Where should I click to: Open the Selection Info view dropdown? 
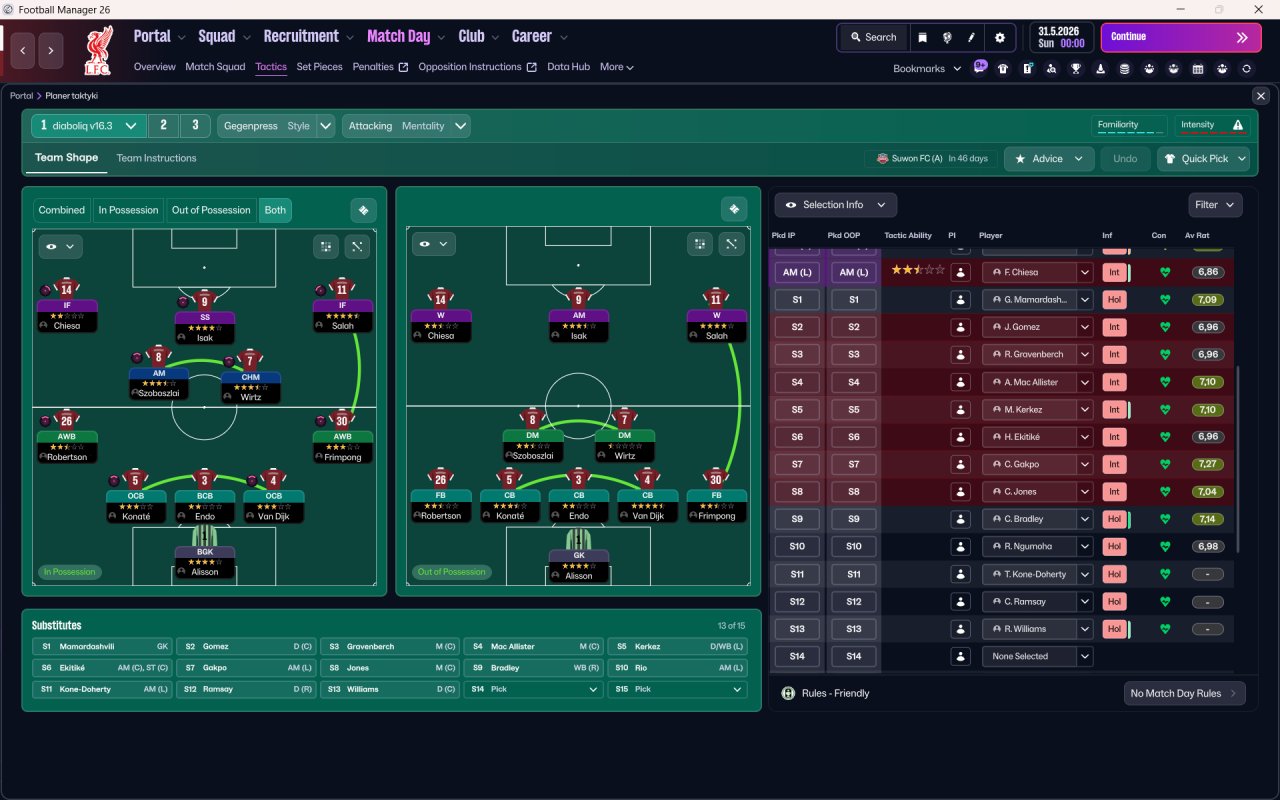point(835,205)
